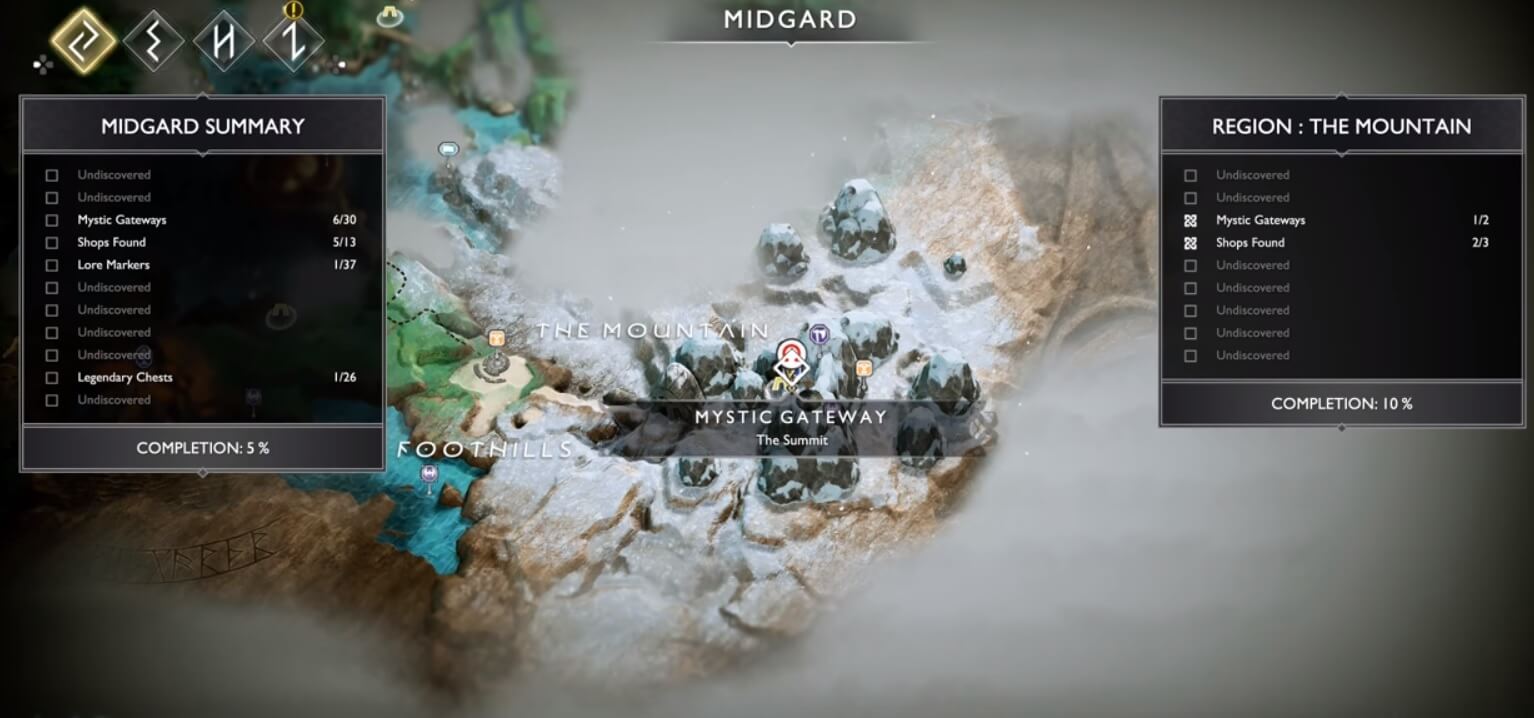Click the purple marker above the Mystic Gateway

click(820, 334)
